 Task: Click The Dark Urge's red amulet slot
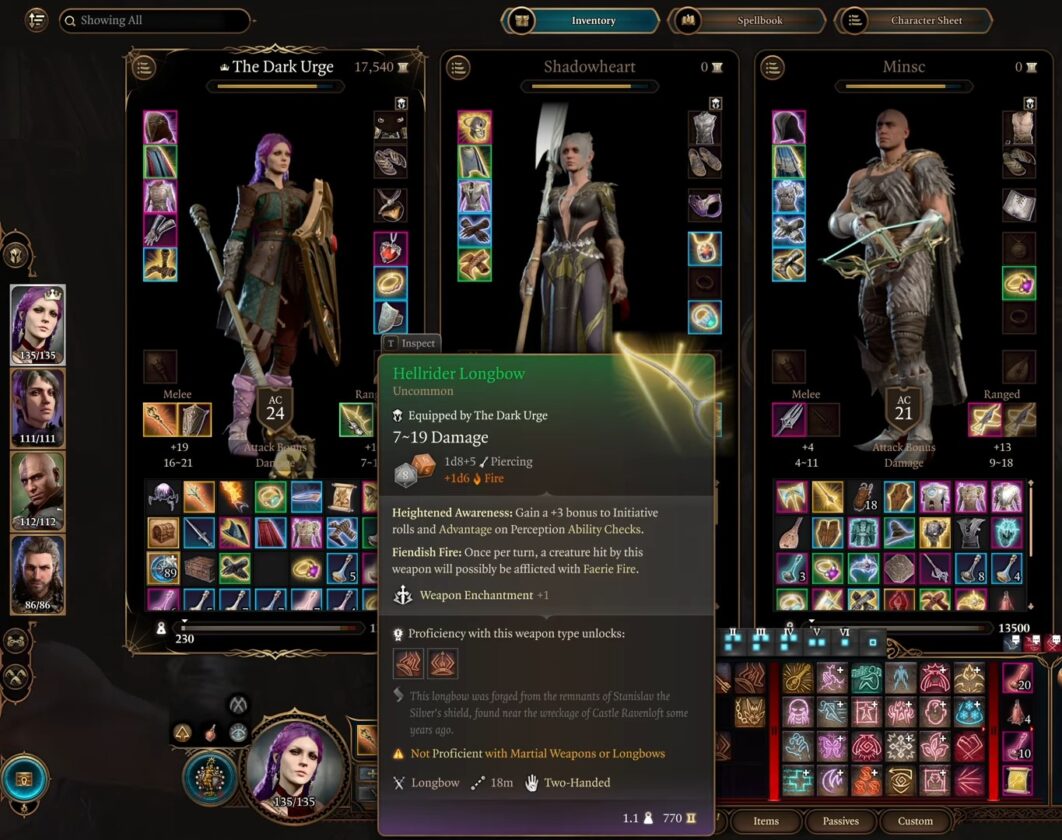390,248
